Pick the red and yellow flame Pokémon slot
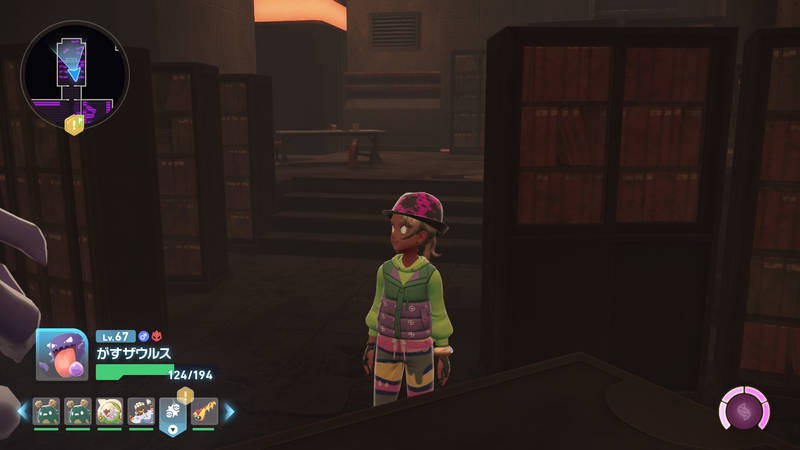 tap(203, 411)
